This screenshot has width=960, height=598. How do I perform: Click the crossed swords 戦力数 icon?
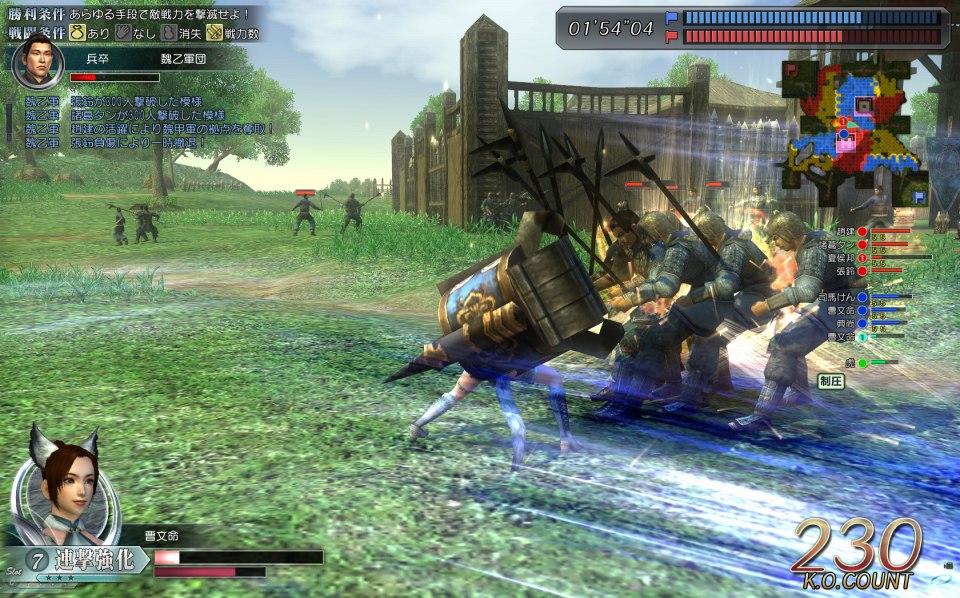click(x=214, y=32)
